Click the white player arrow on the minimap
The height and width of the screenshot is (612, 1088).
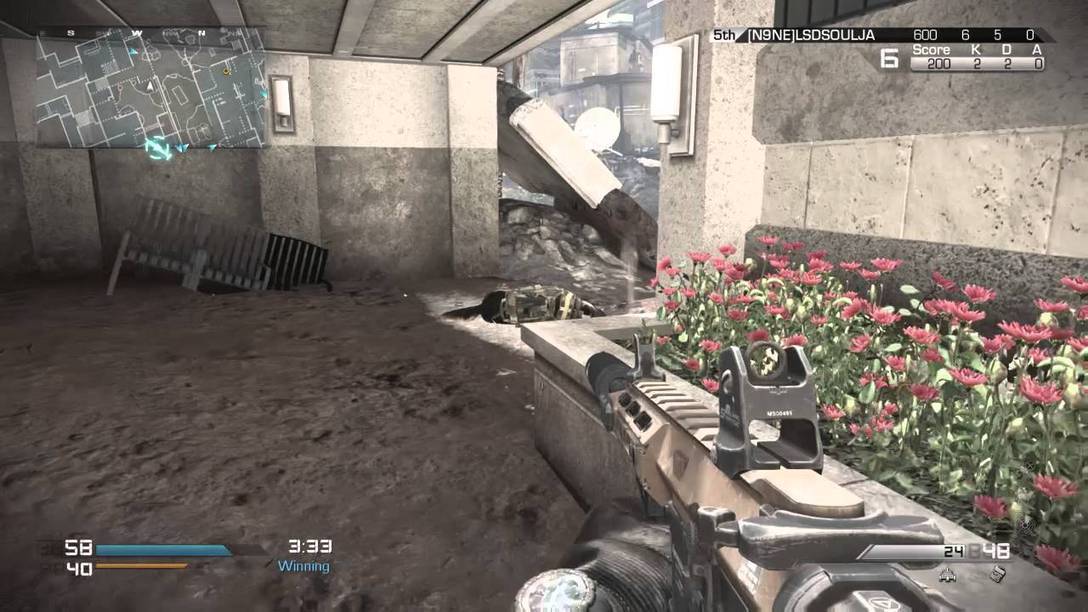pyautogui.click(x=150, y=87)
